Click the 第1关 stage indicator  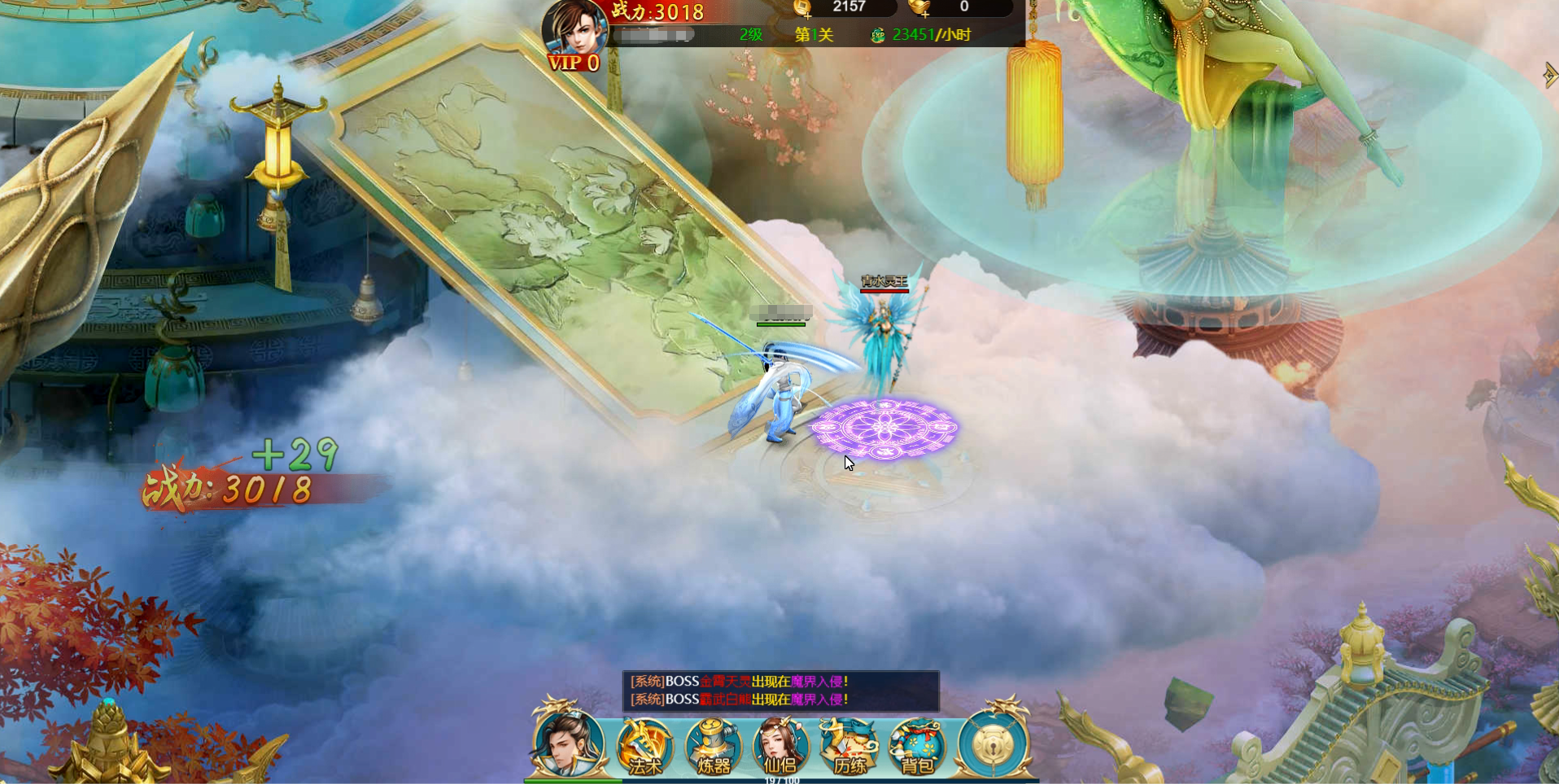(814, 35)
